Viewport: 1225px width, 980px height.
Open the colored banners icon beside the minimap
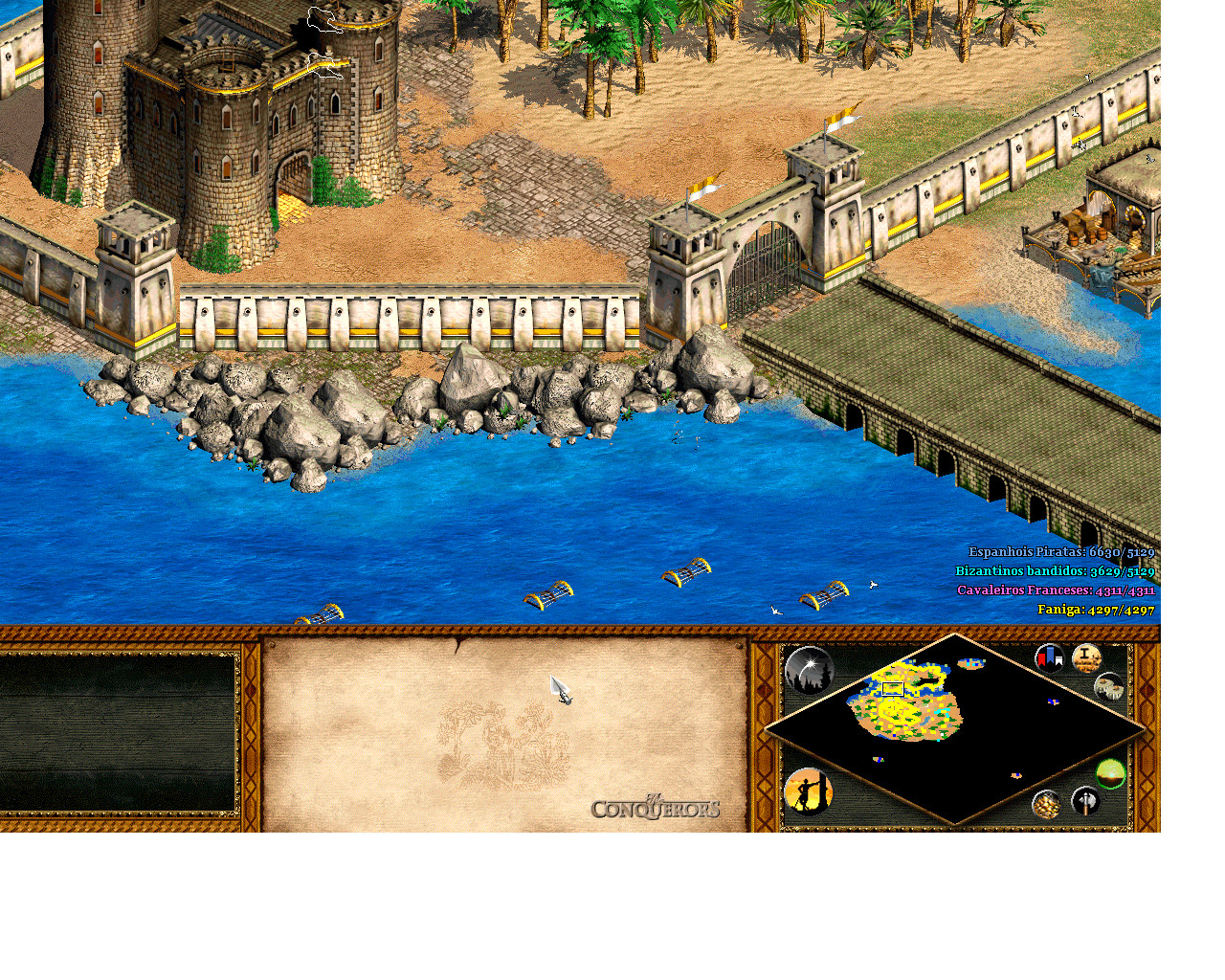click(x=1050, y=658)
